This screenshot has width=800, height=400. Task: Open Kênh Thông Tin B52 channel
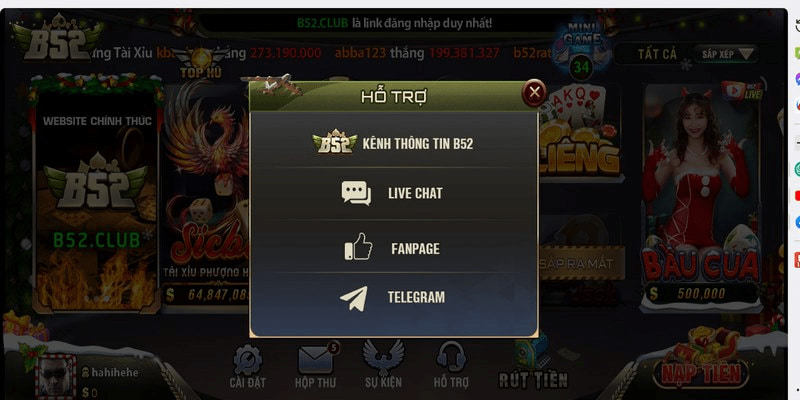tap(393, 143)
